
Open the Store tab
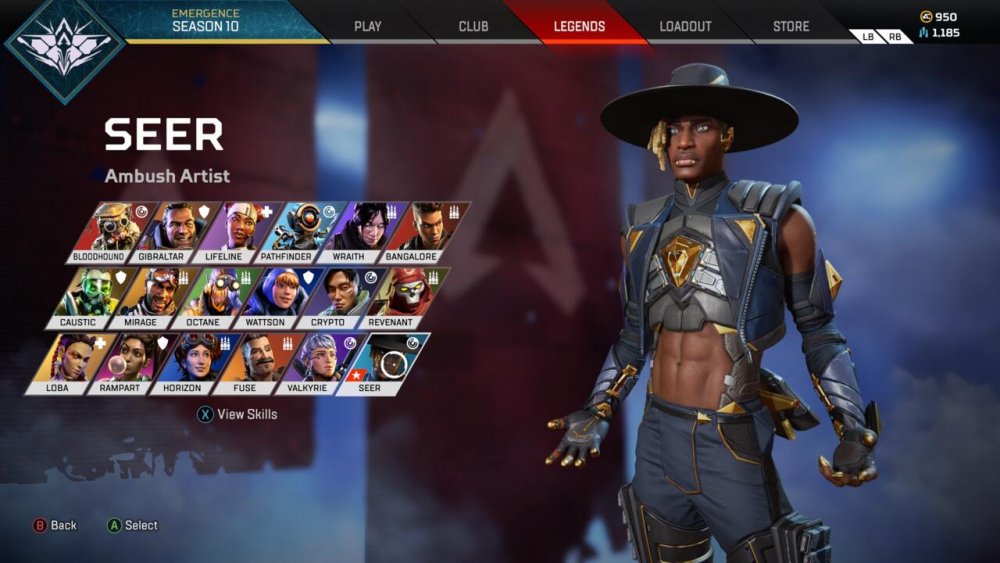coord(791,26)
